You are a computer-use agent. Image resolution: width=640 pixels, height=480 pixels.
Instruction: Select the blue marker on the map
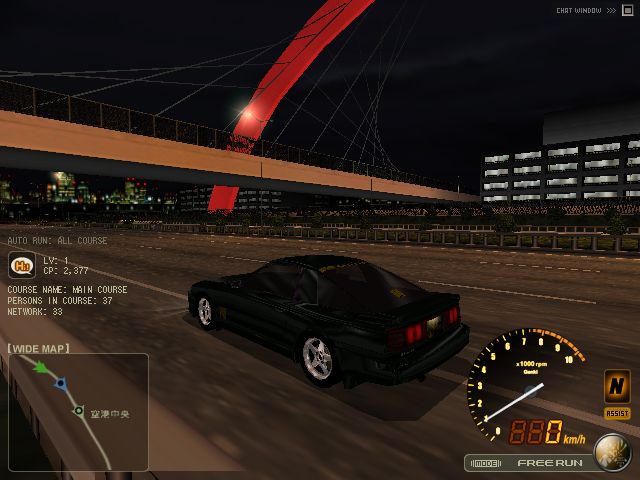coord(61,383)
